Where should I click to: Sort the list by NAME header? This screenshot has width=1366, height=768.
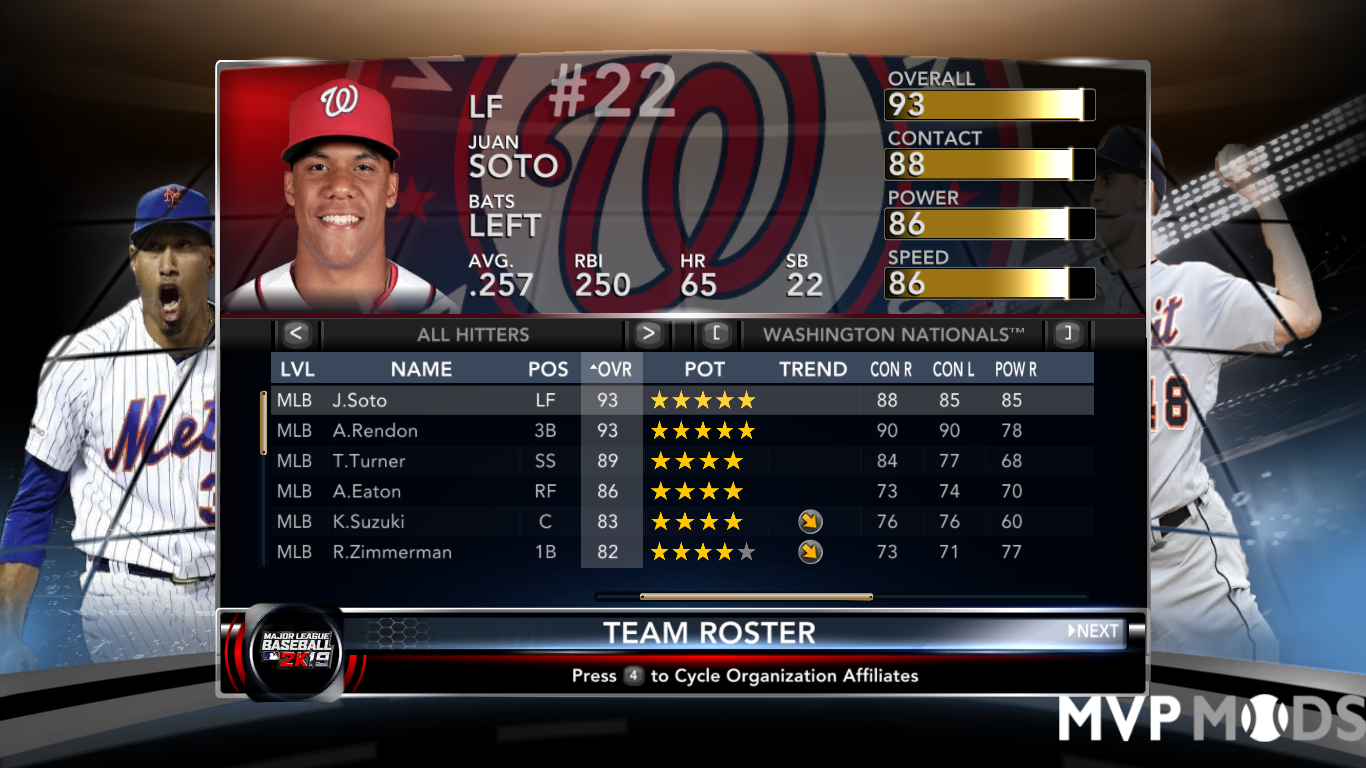[421, 369]
